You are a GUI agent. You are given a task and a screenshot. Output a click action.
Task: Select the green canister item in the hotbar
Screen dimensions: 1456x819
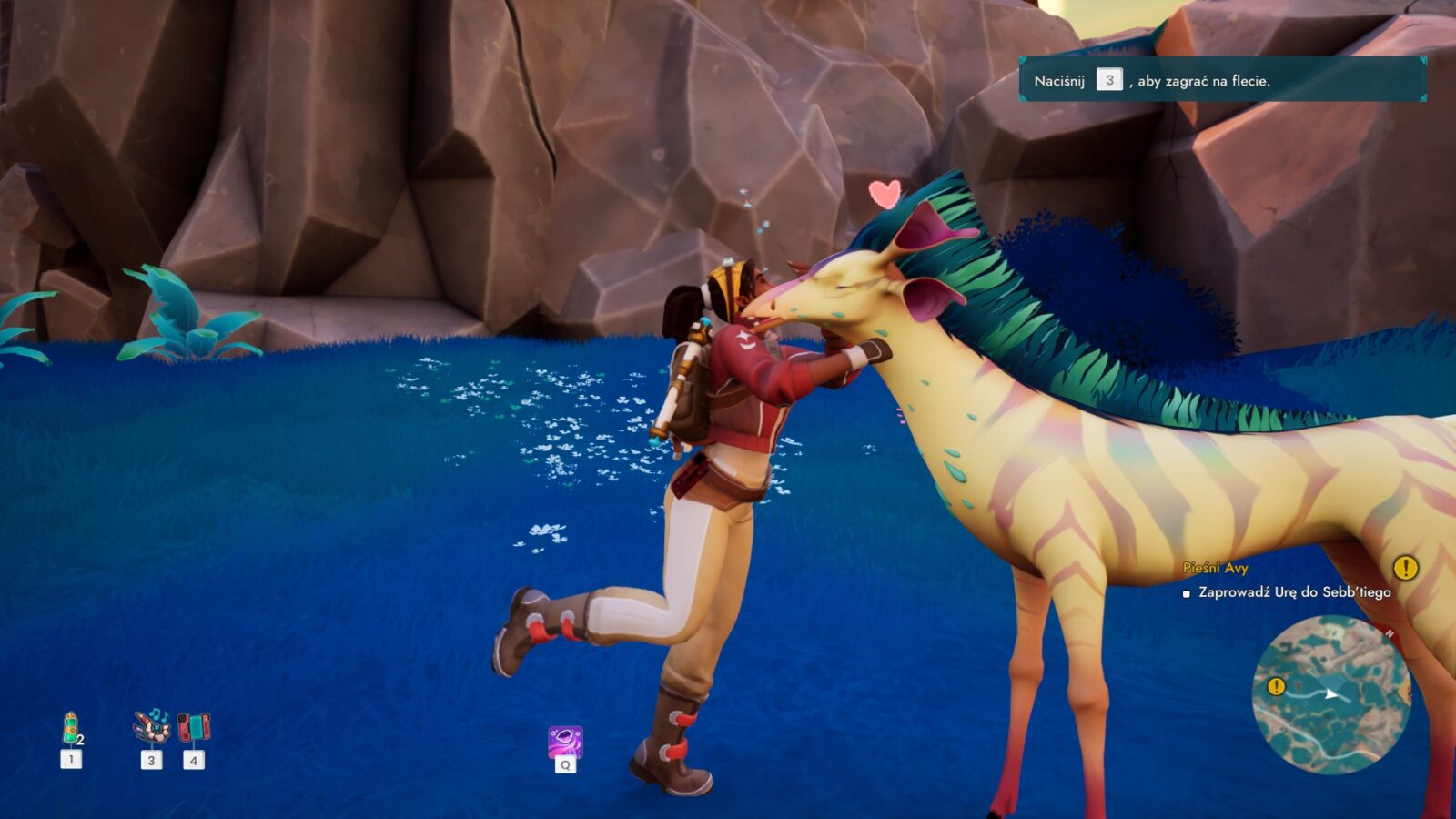tap(71, 729)
